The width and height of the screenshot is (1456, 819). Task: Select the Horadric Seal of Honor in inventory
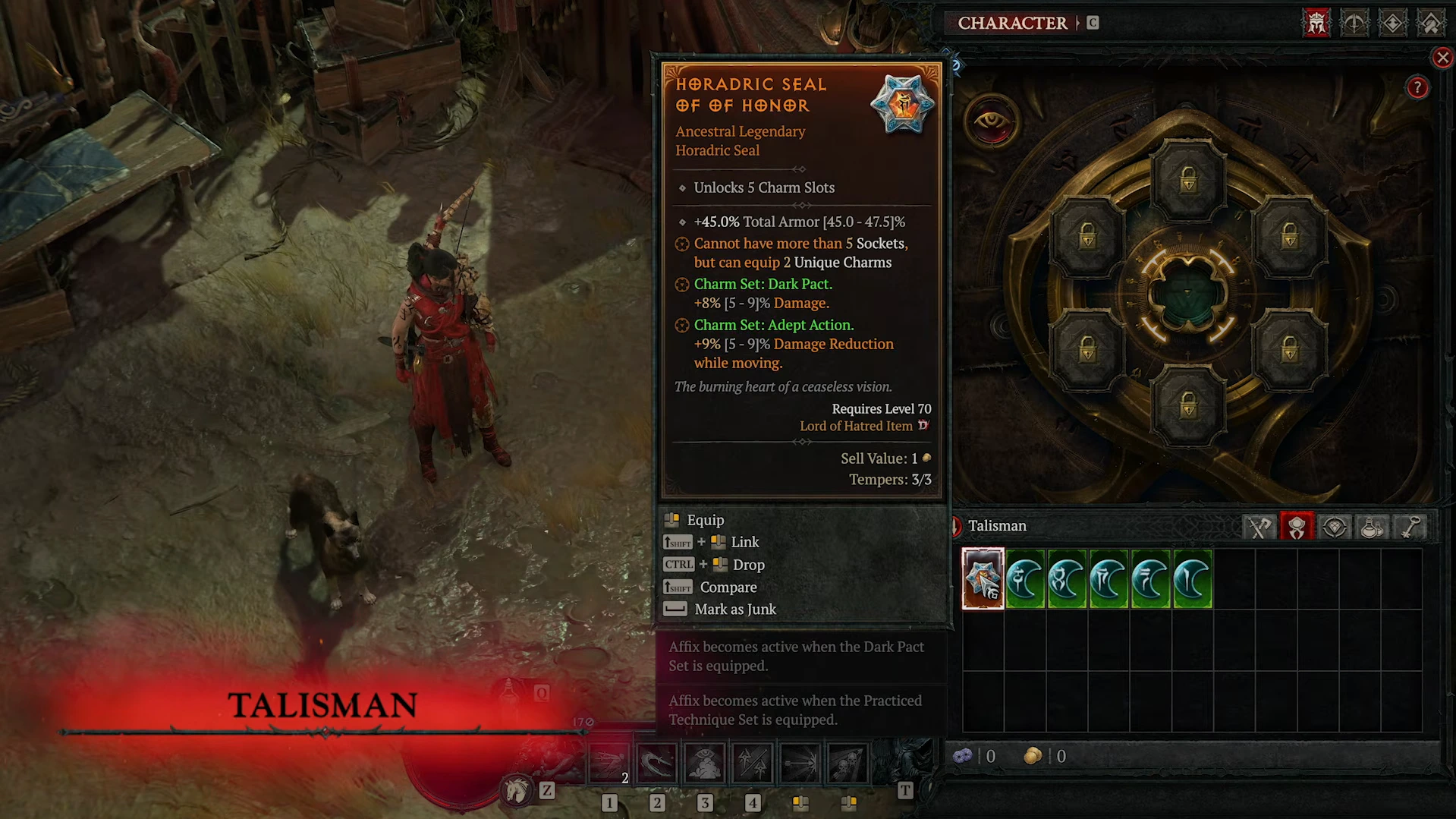click(983, 579)
